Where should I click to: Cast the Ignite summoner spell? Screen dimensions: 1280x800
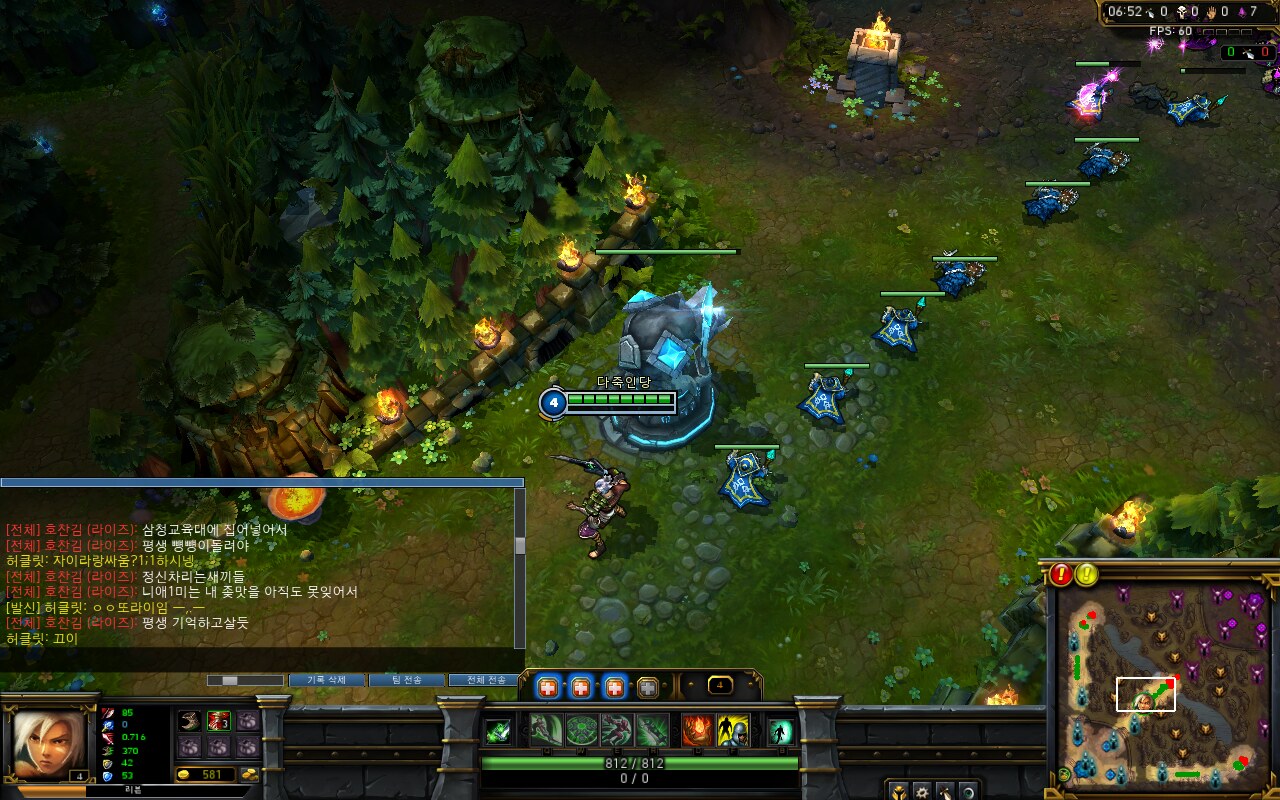[698, 730]
